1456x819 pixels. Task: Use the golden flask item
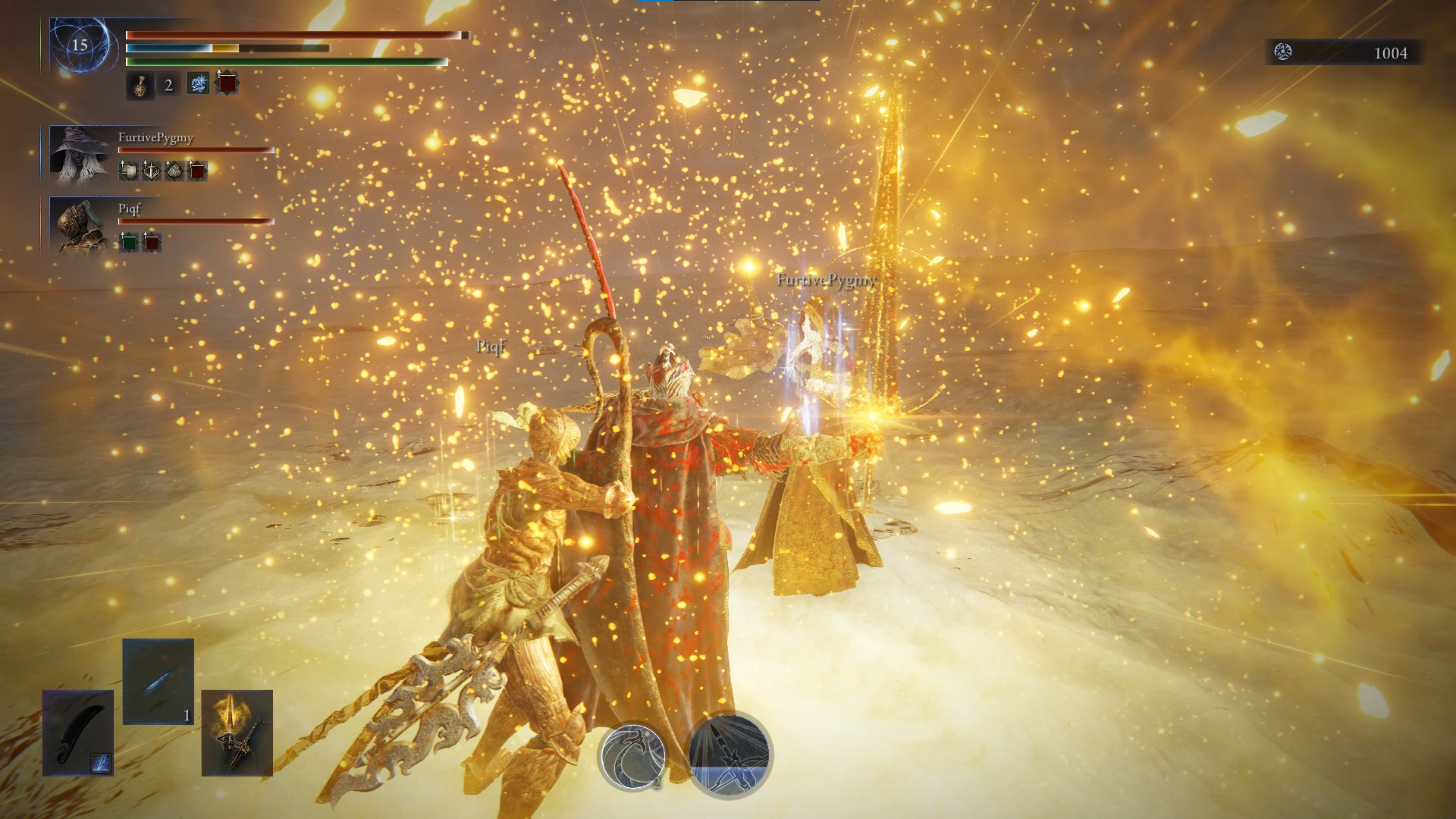click(140, 85)
